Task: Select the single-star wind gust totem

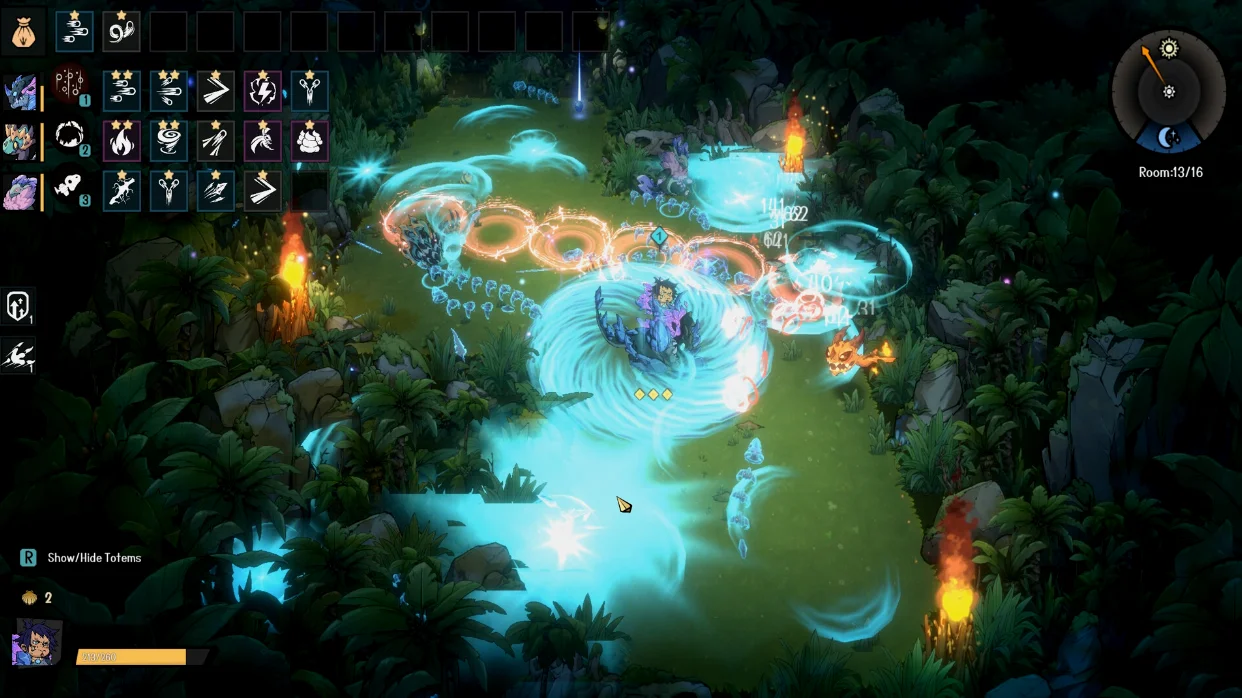Action: pos(75,31)
